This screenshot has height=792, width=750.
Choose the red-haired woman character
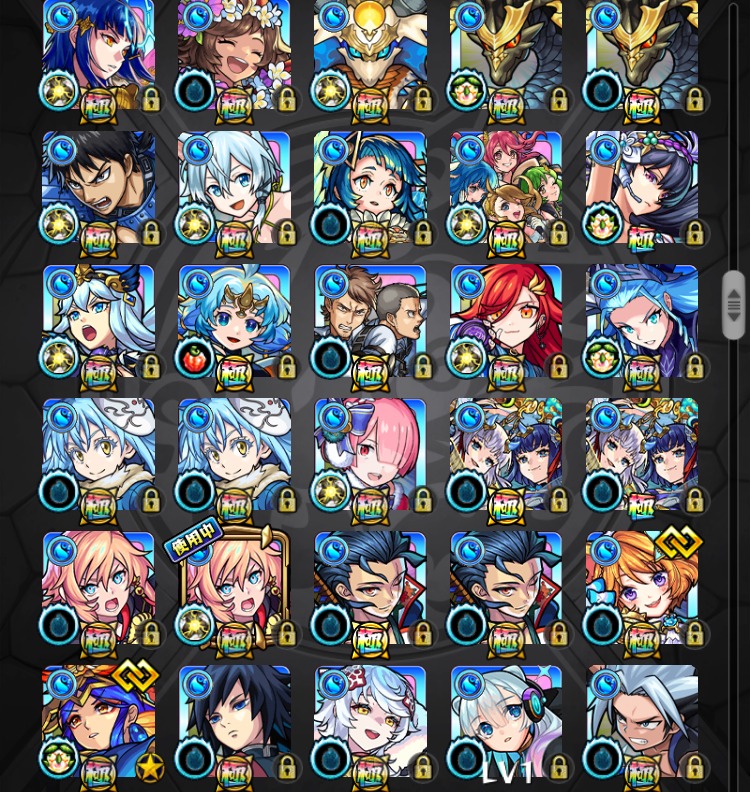click(506, 322)
